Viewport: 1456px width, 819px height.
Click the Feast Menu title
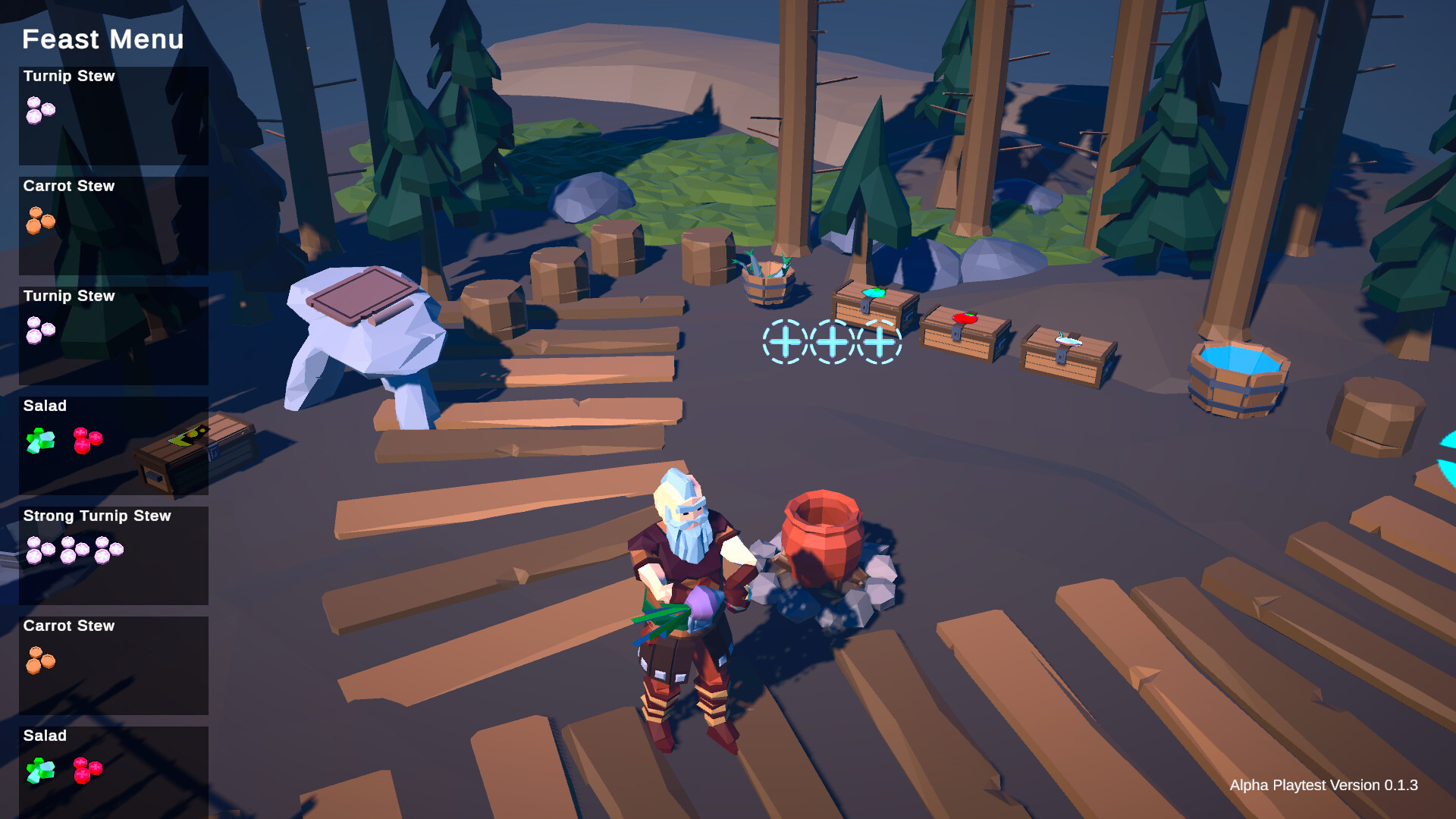[x=103, y=39]
